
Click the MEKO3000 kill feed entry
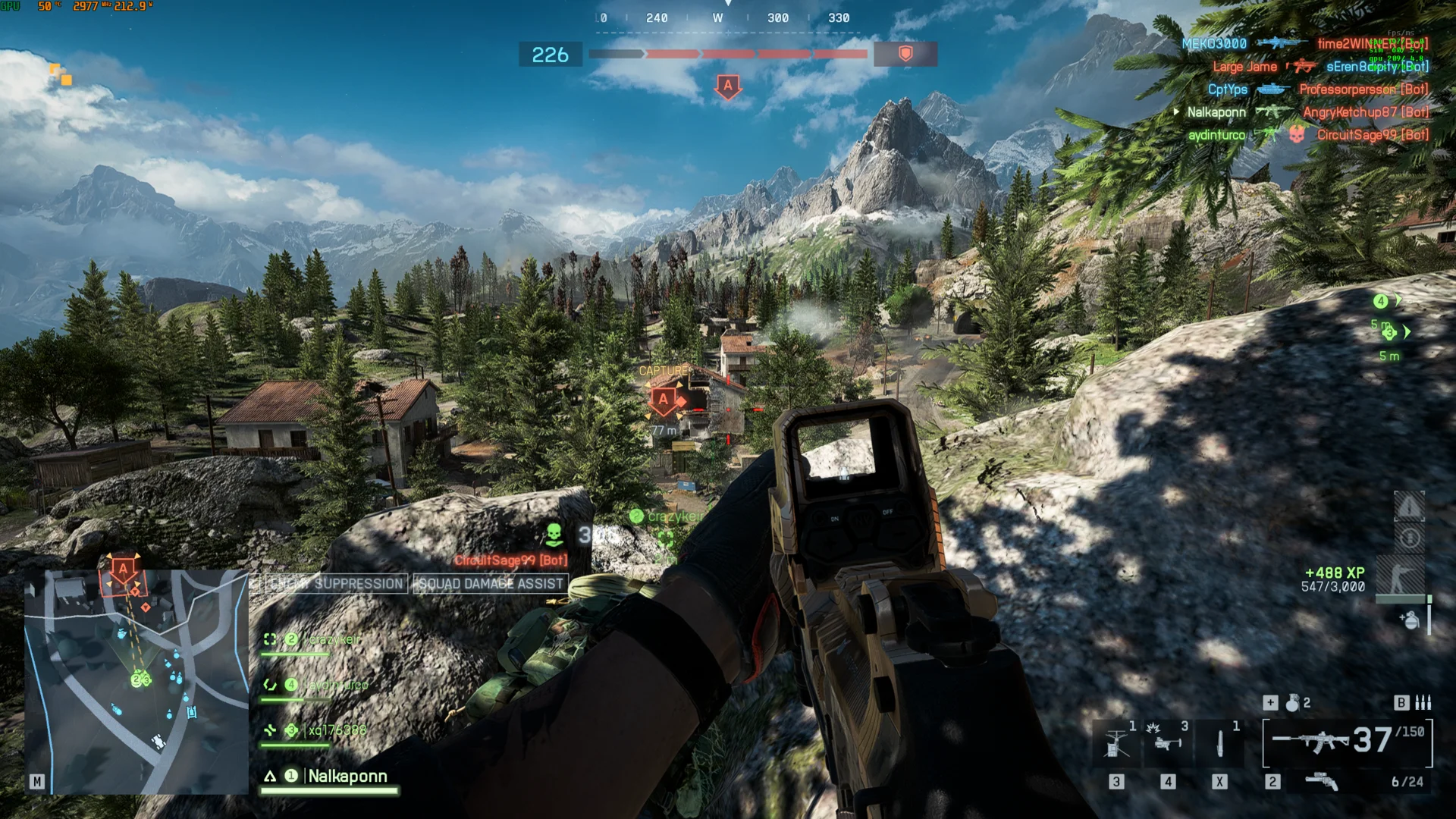(x=1214, y=44)
